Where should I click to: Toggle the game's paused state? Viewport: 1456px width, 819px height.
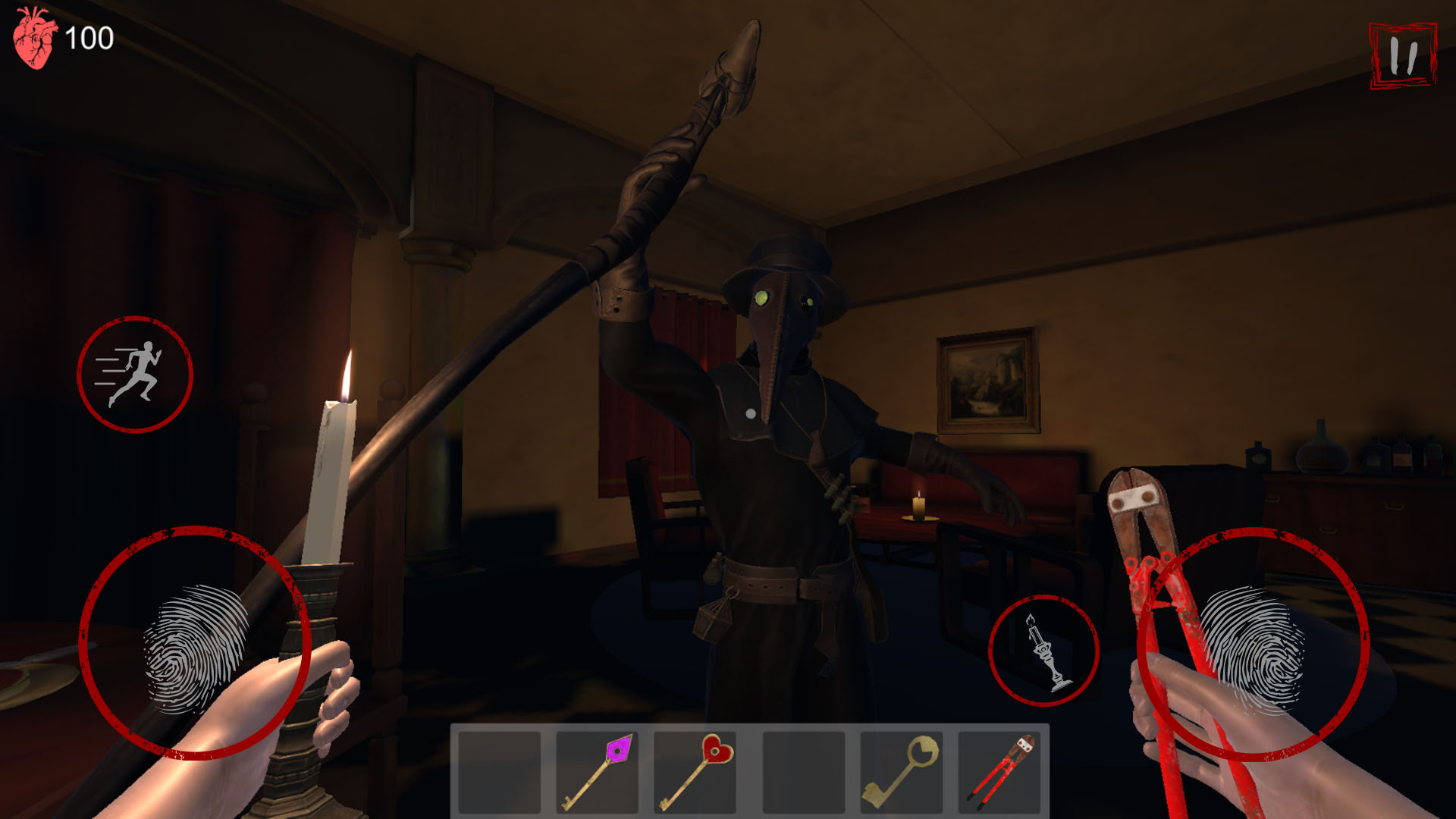coord(1404,55)
